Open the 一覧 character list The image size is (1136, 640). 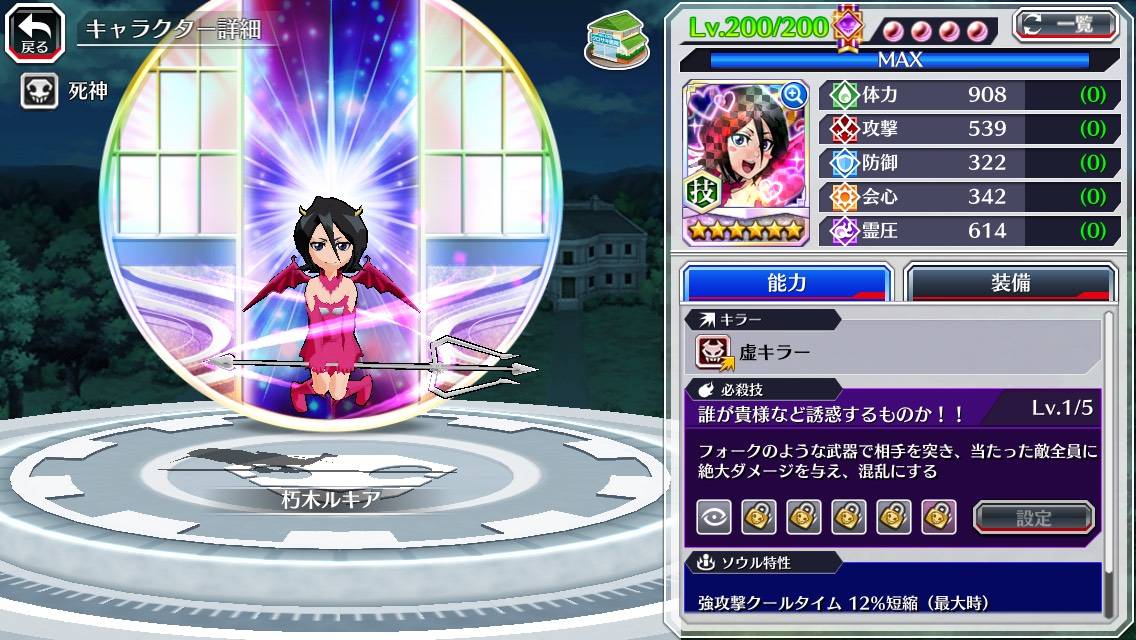click(1065, 24)
